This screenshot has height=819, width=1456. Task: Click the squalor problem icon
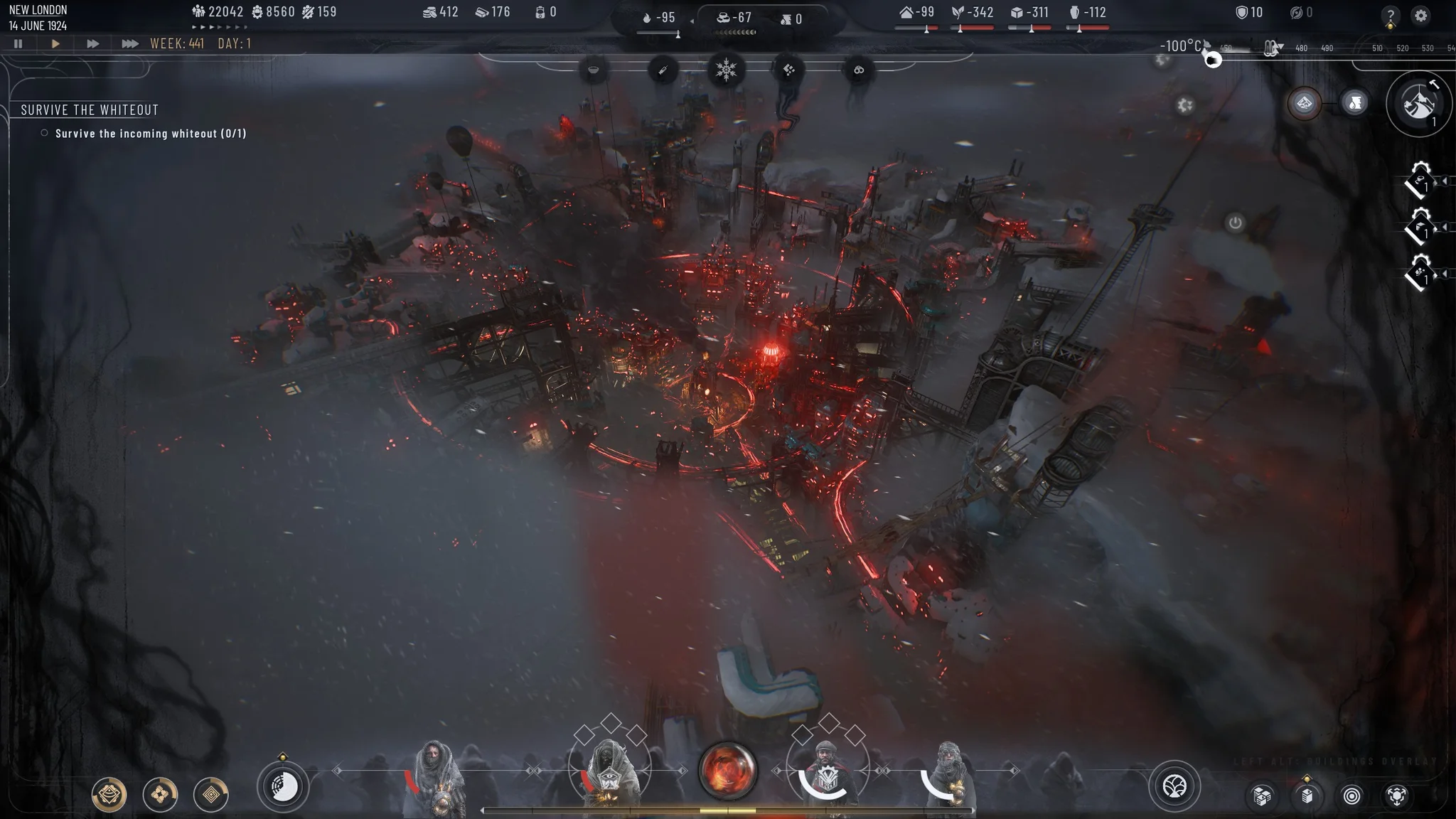(x=788, y=70)
